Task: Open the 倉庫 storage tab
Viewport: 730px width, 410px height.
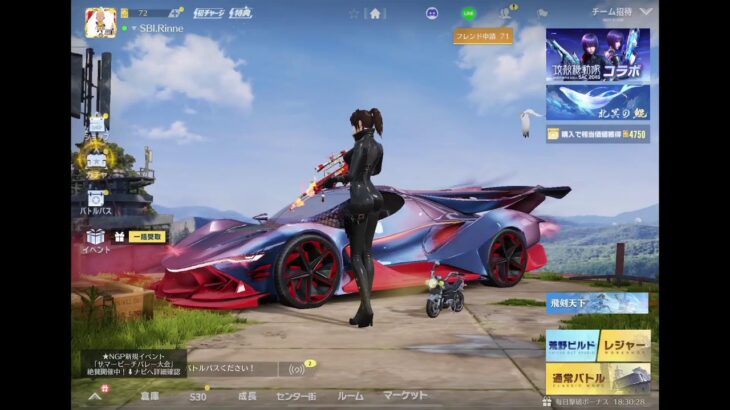Action: (x=150, y=396)
